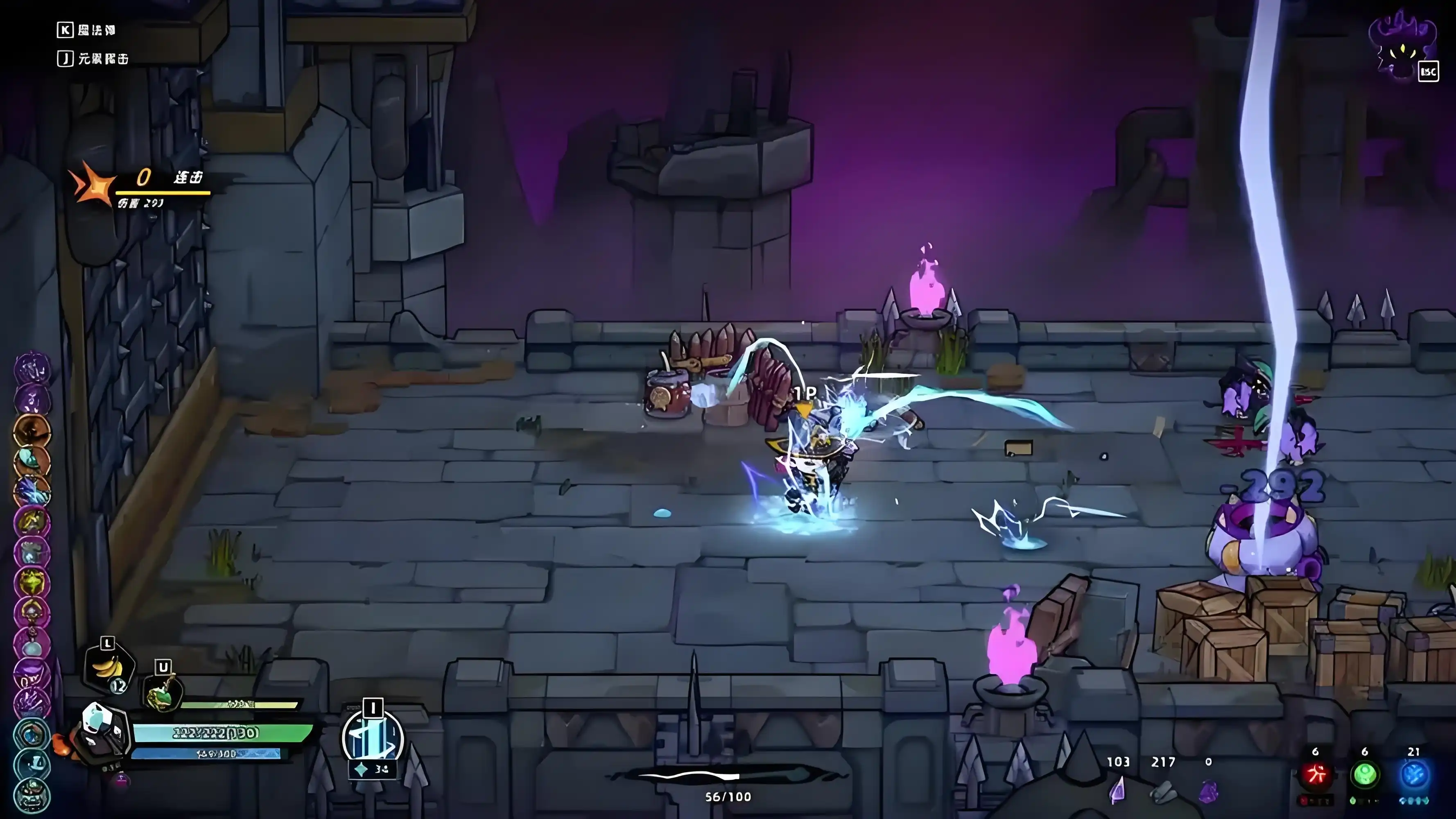Click the light purple crystal shard currency icon
The image size is (1456, 819).
pyautogui.click(x=1117, y=790)
